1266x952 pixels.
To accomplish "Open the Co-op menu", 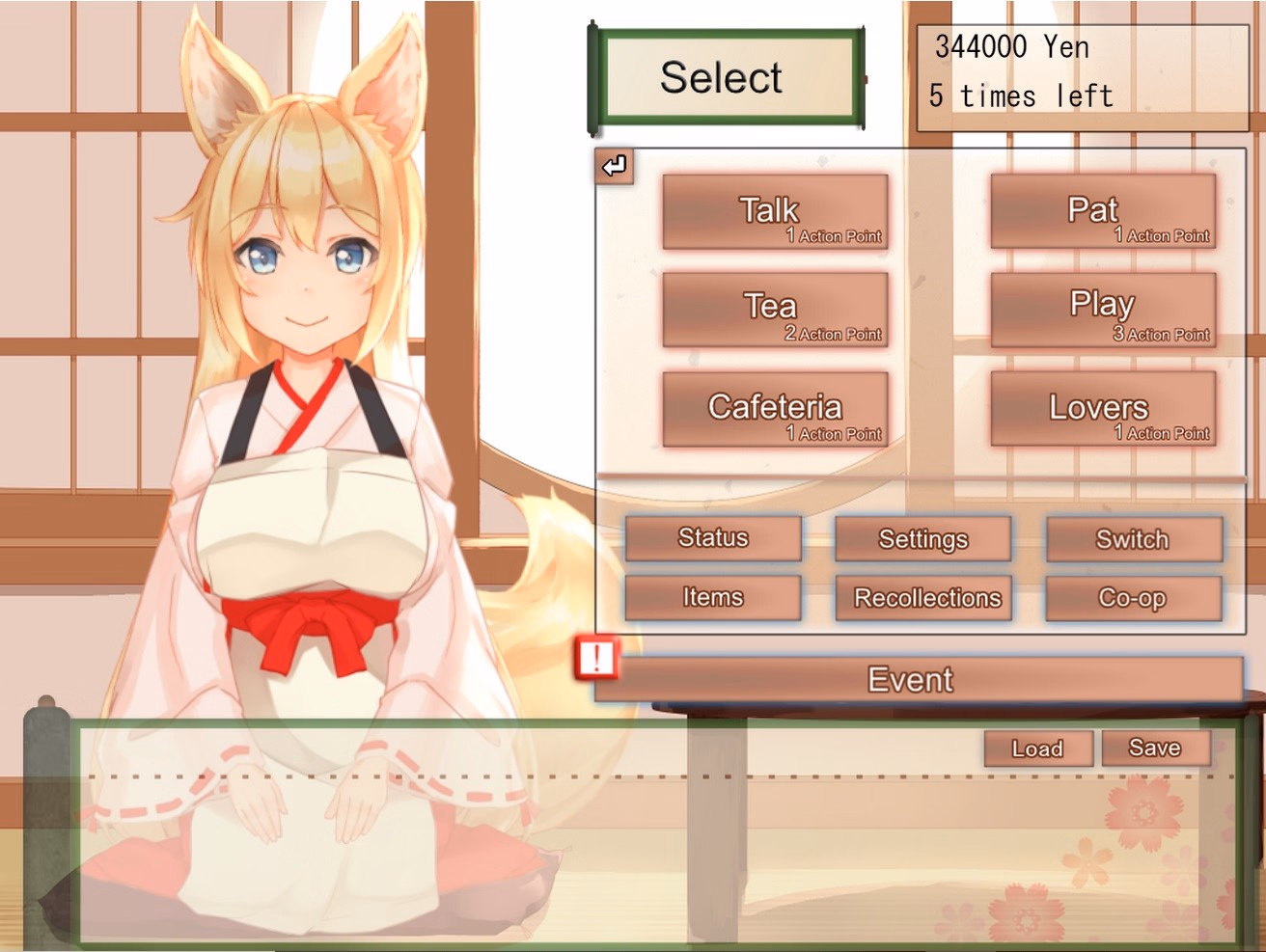I will [x=1134, y=597].
